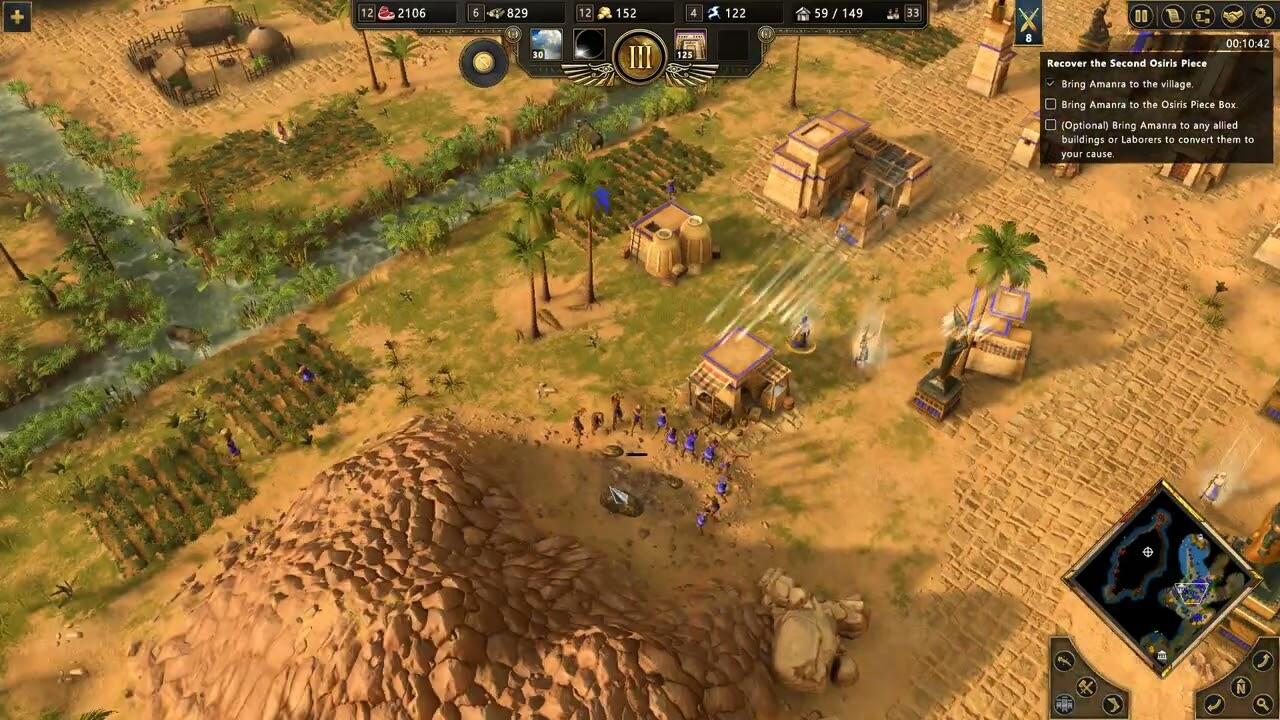This screenshot has height=720, width=1280.
Task: Click the population house indicator
Action: pos(828,13)
